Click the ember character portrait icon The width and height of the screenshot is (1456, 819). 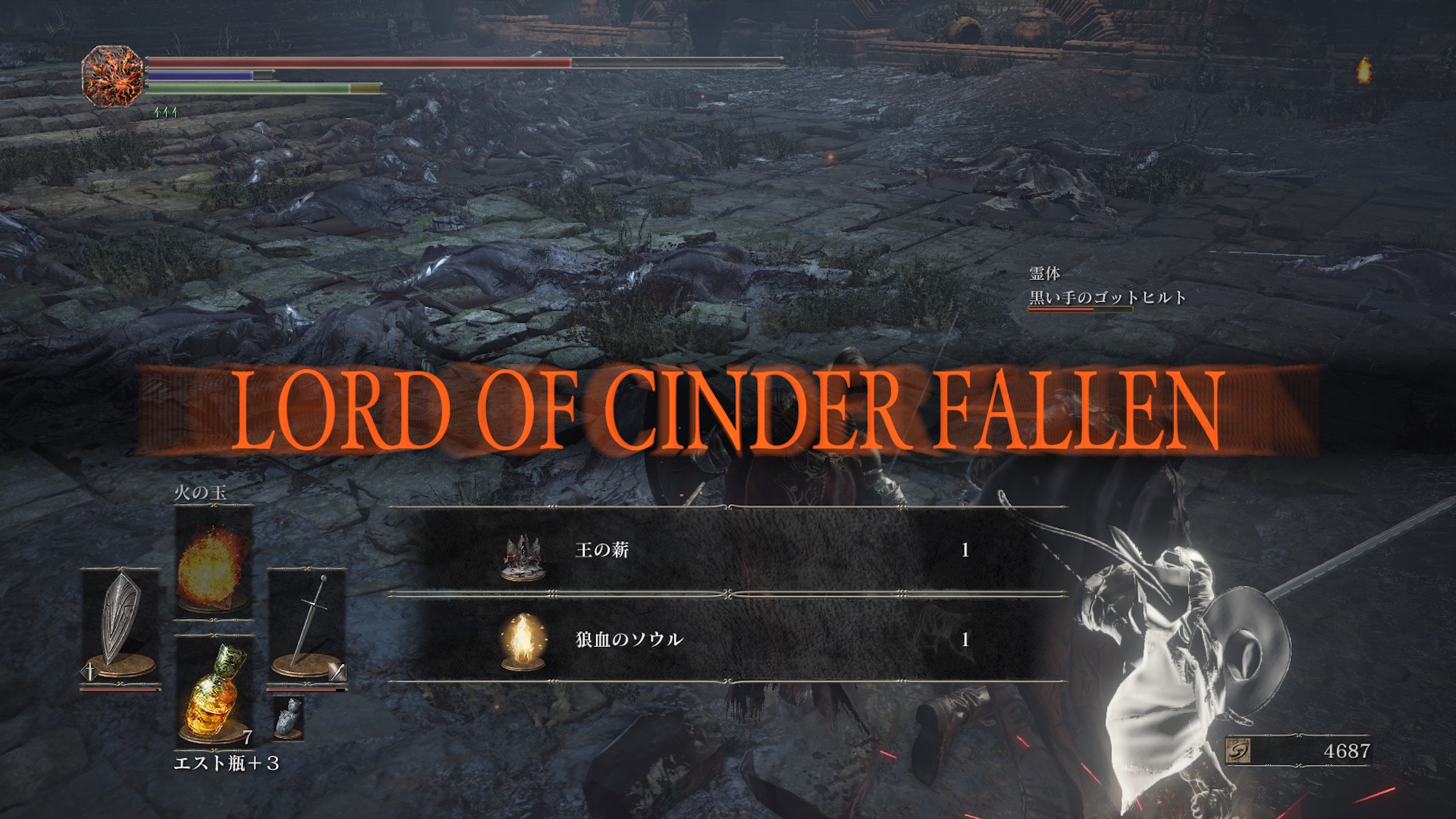pos(112,76)
